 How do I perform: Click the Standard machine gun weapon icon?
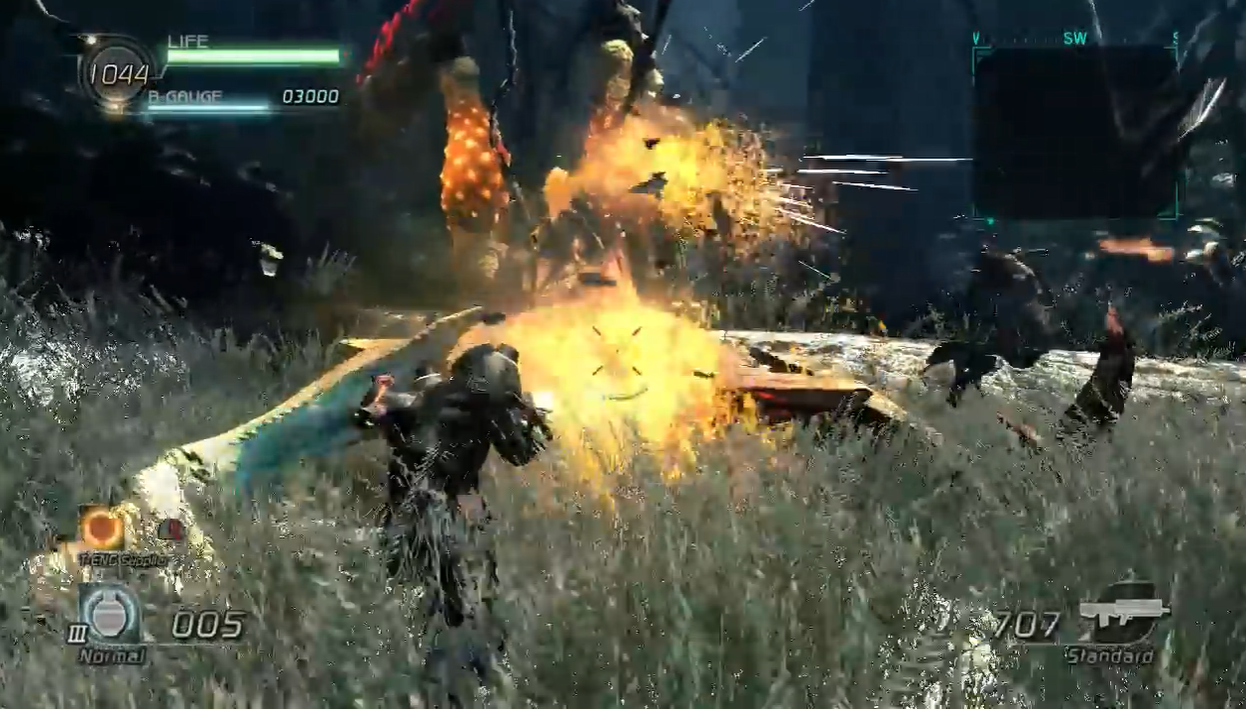[x=1125, y=611]
